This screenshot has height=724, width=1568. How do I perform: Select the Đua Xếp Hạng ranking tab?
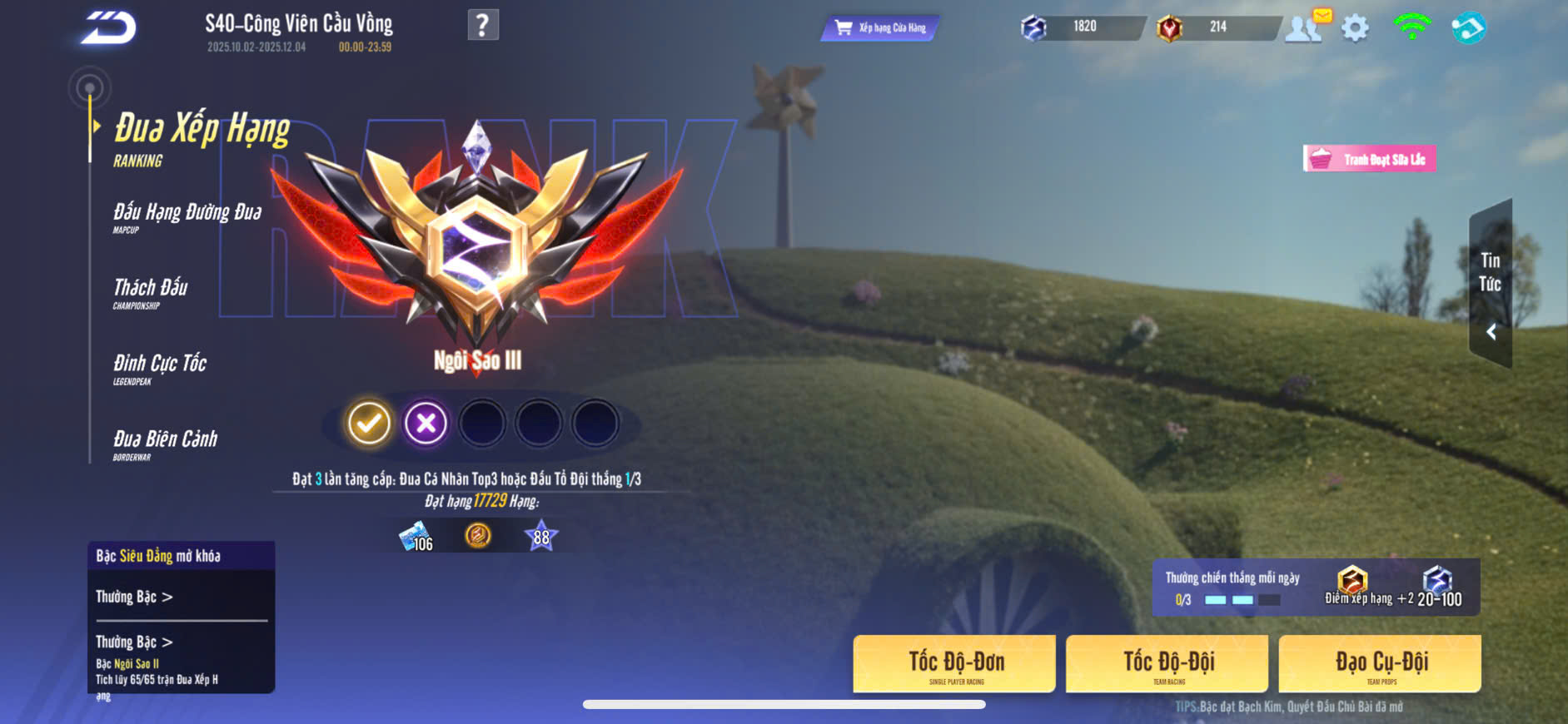tap(201, 137)
